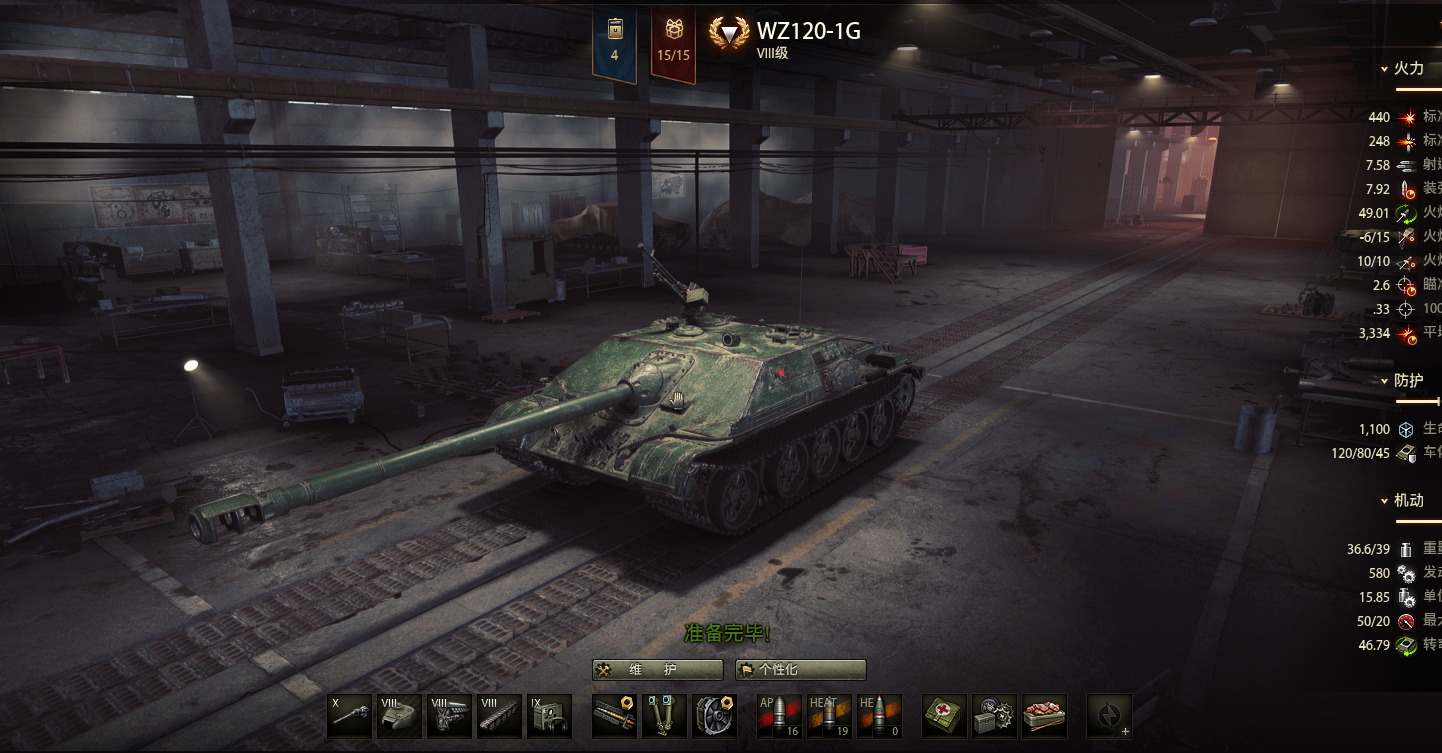Select the turret module slot
Image resolution: width=1442 pixels, height=753 pixels.
pos(399,716)
